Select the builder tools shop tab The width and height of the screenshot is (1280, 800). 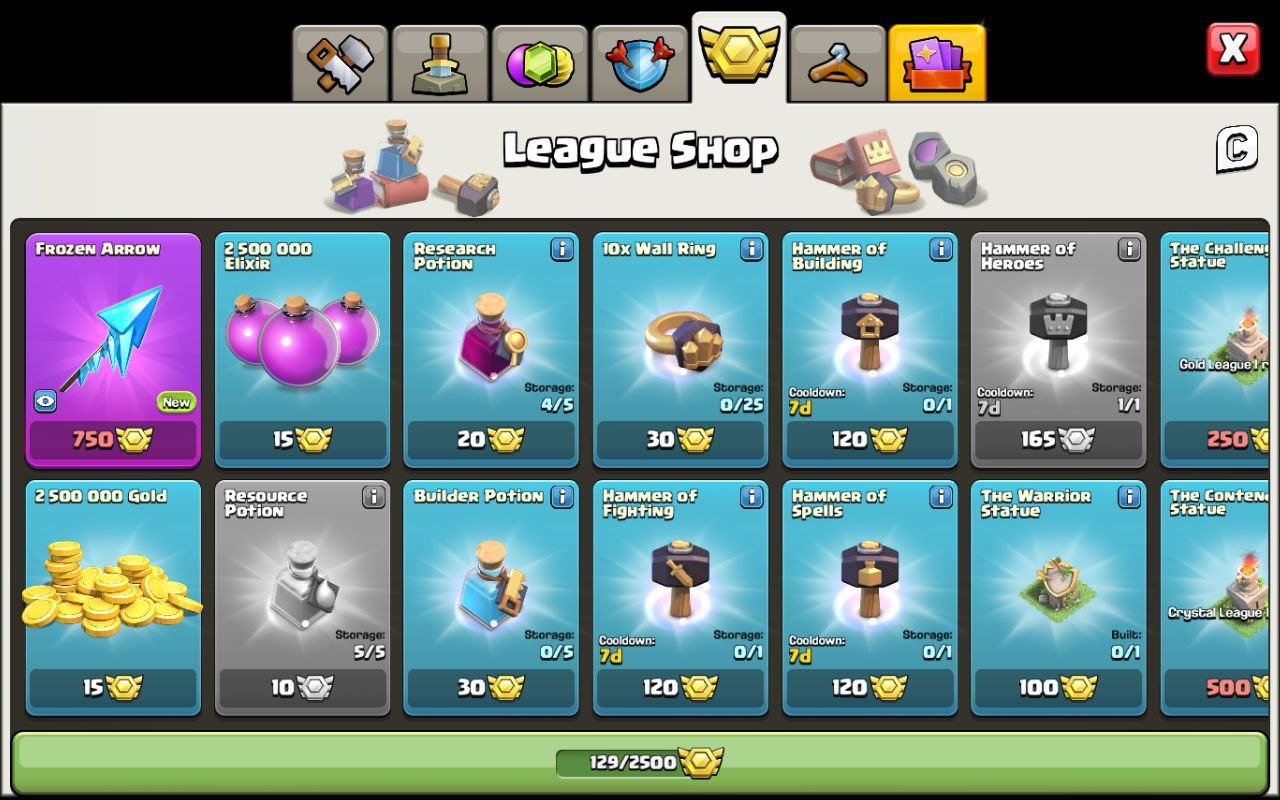340,58
